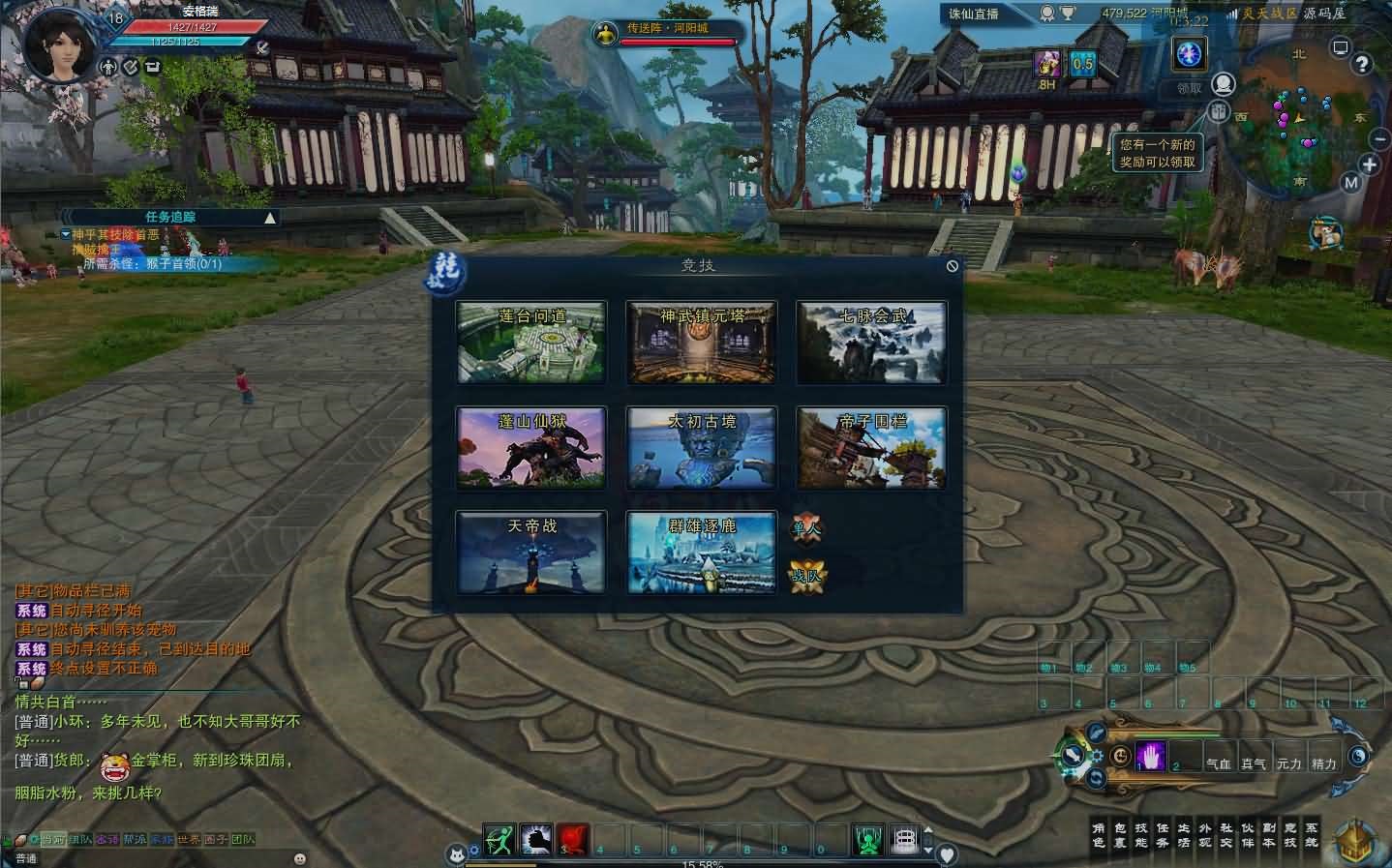Click the red claw skill icon
The image size is (1392, 868).
pyautogui.click(x=572, y=840)
